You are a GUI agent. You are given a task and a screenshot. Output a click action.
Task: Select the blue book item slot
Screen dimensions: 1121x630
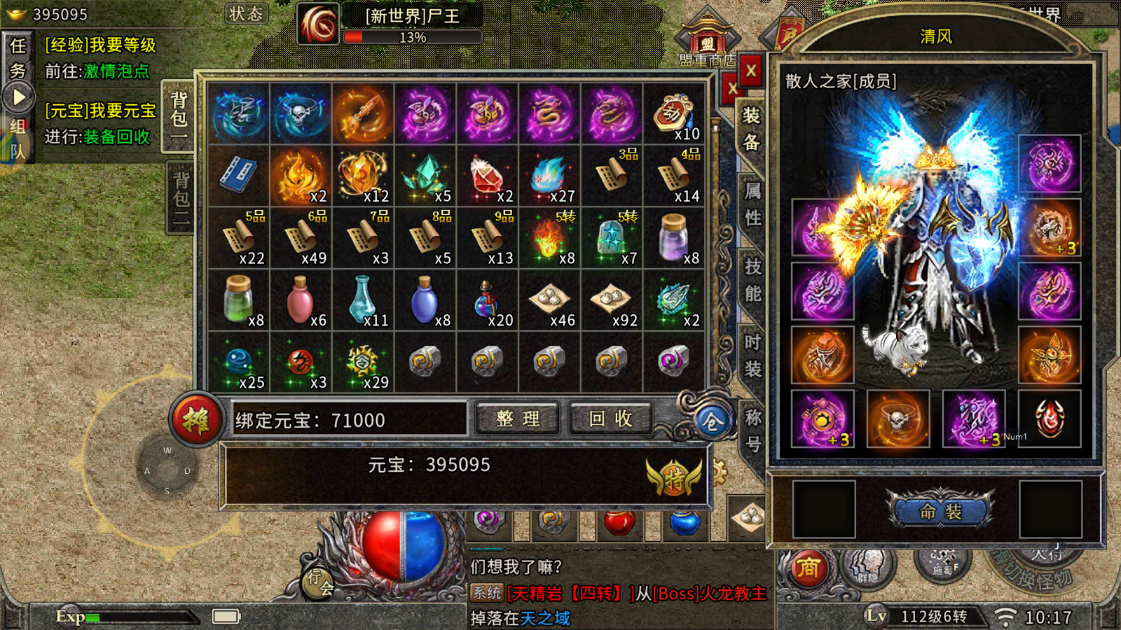click(238, 176)
